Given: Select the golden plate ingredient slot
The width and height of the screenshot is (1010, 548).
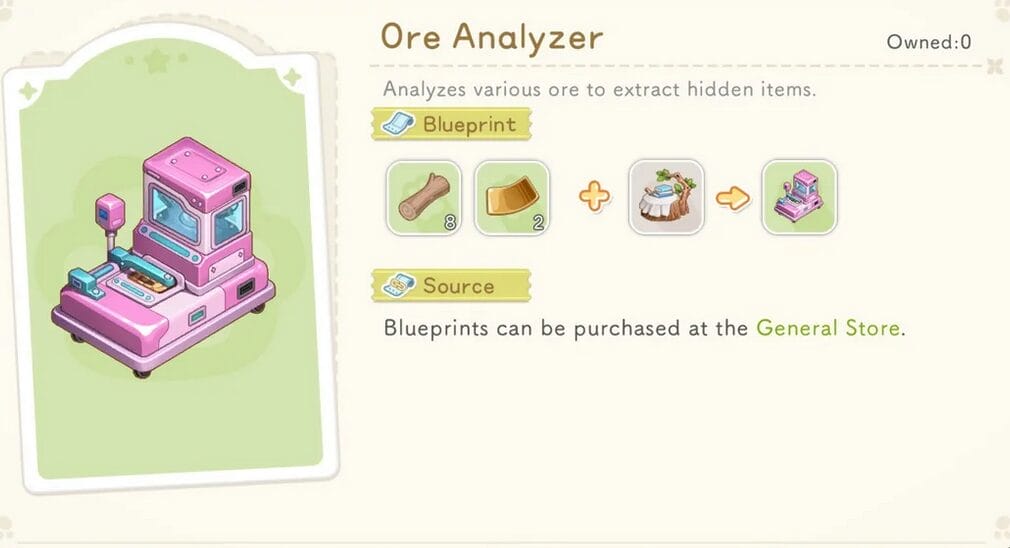Looking at the screenshot, I should (x=511, y=198).
